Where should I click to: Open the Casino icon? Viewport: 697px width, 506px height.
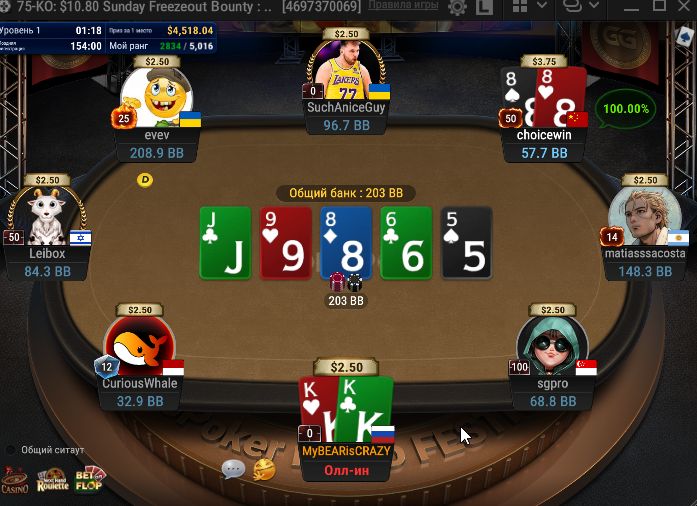tap(14, 481)
